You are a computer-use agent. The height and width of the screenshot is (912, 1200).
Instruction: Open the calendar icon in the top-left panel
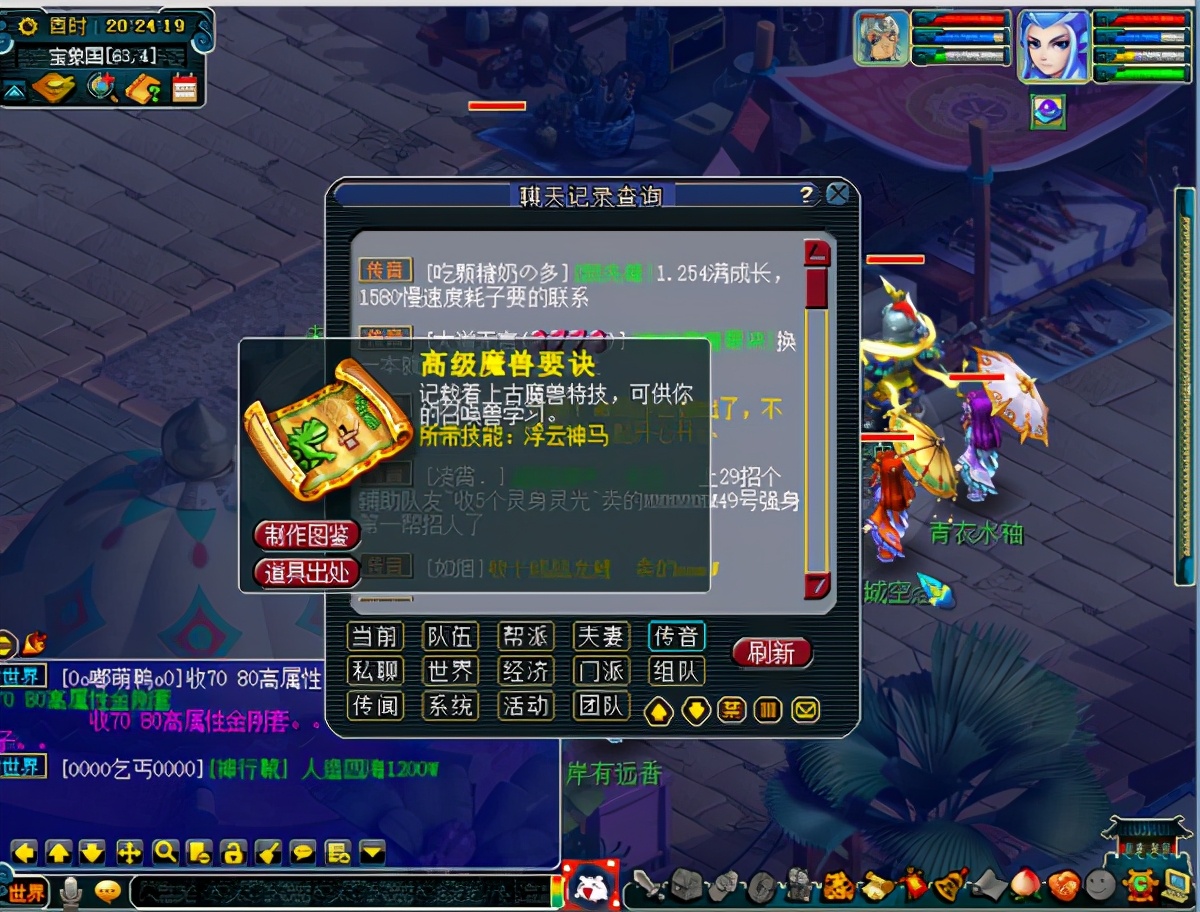(185, 88)
